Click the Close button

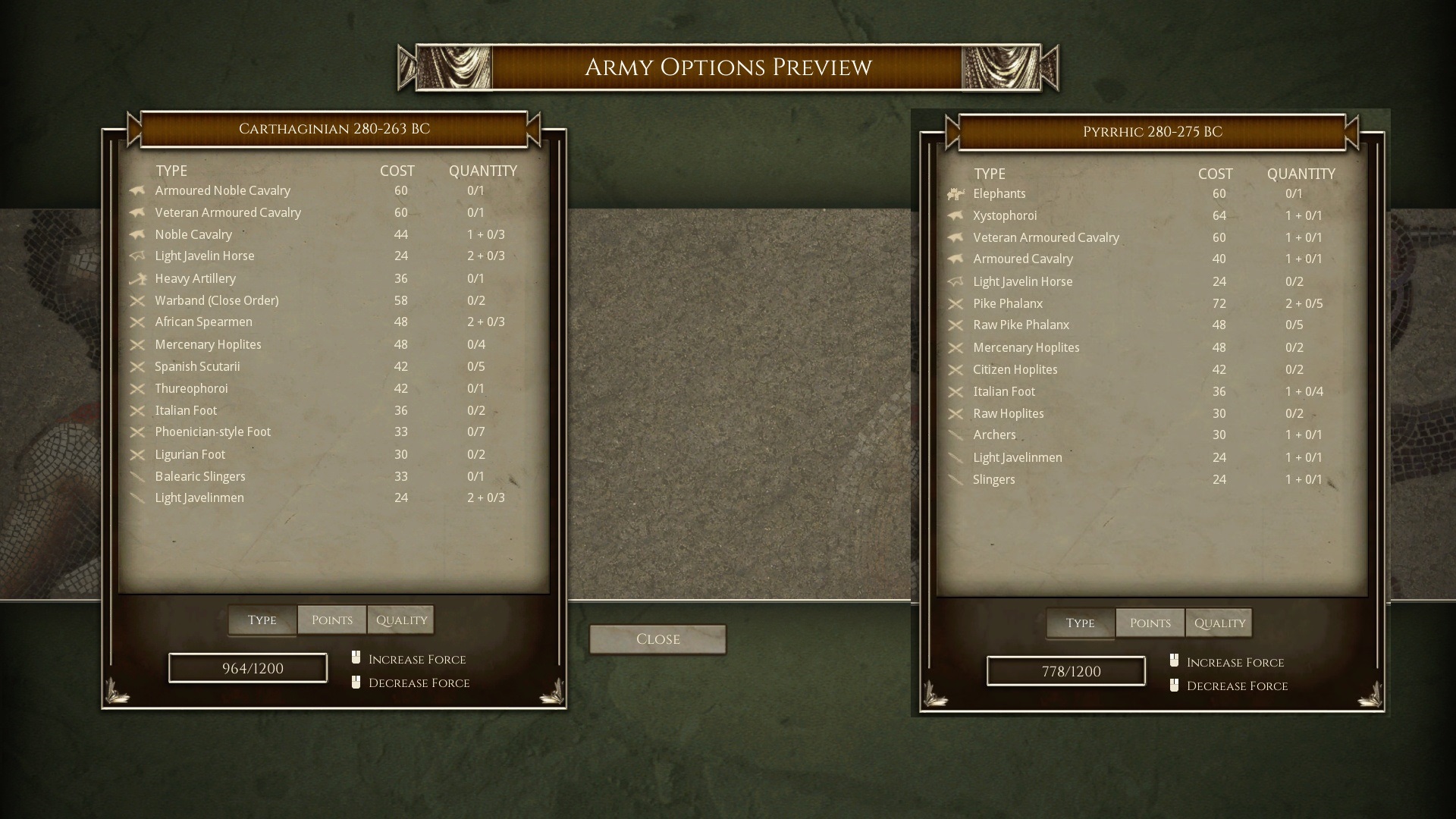pyautogui.click(x=657, y=639)
